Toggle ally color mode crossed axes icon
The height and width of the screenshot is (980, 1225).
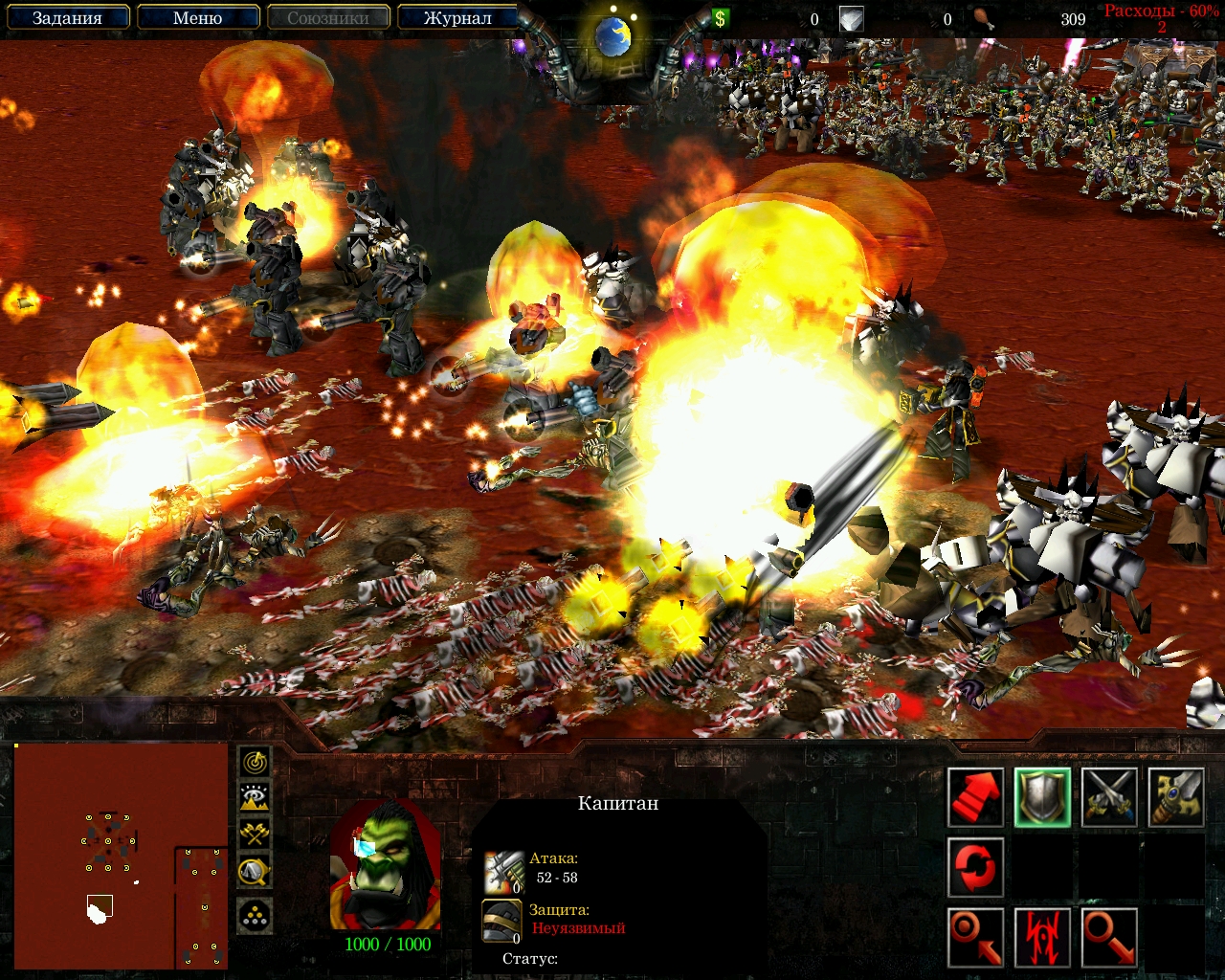pos(255,834)
